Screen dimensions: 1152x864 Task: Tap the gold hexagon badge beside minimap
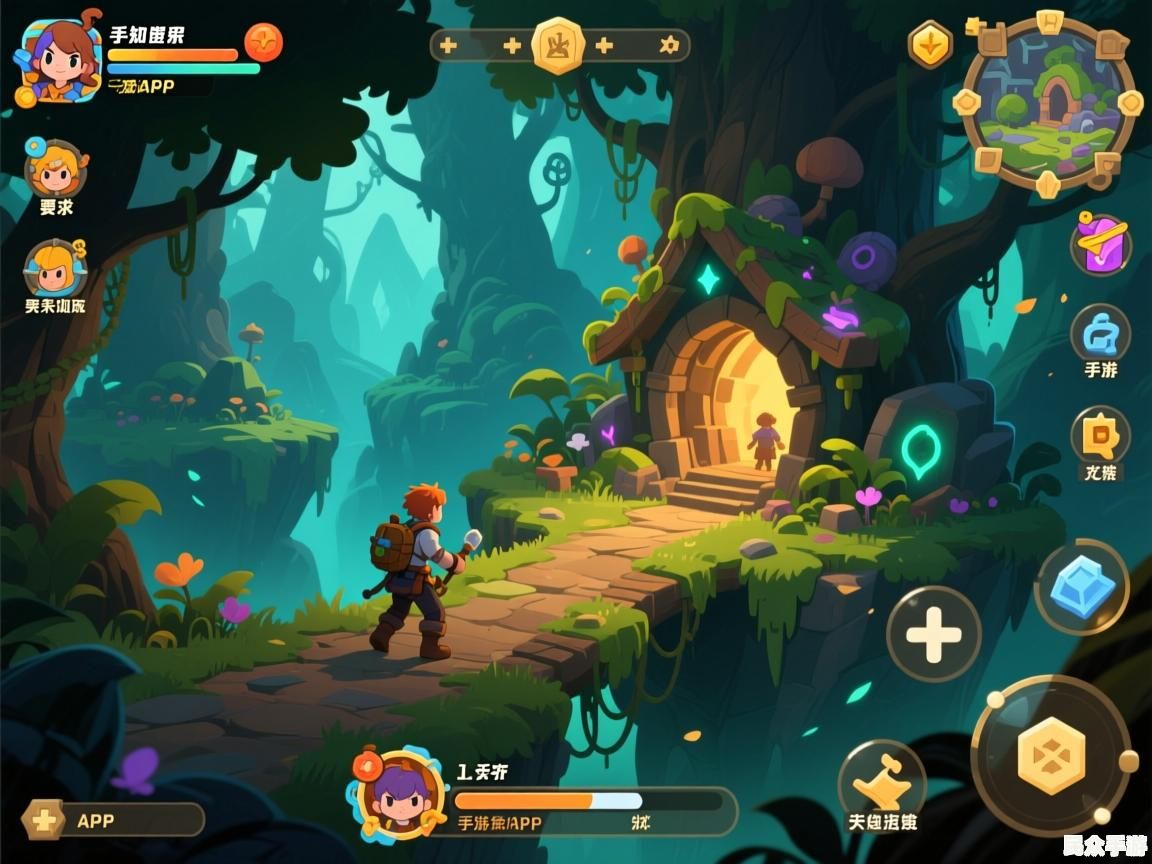point(930,45)
